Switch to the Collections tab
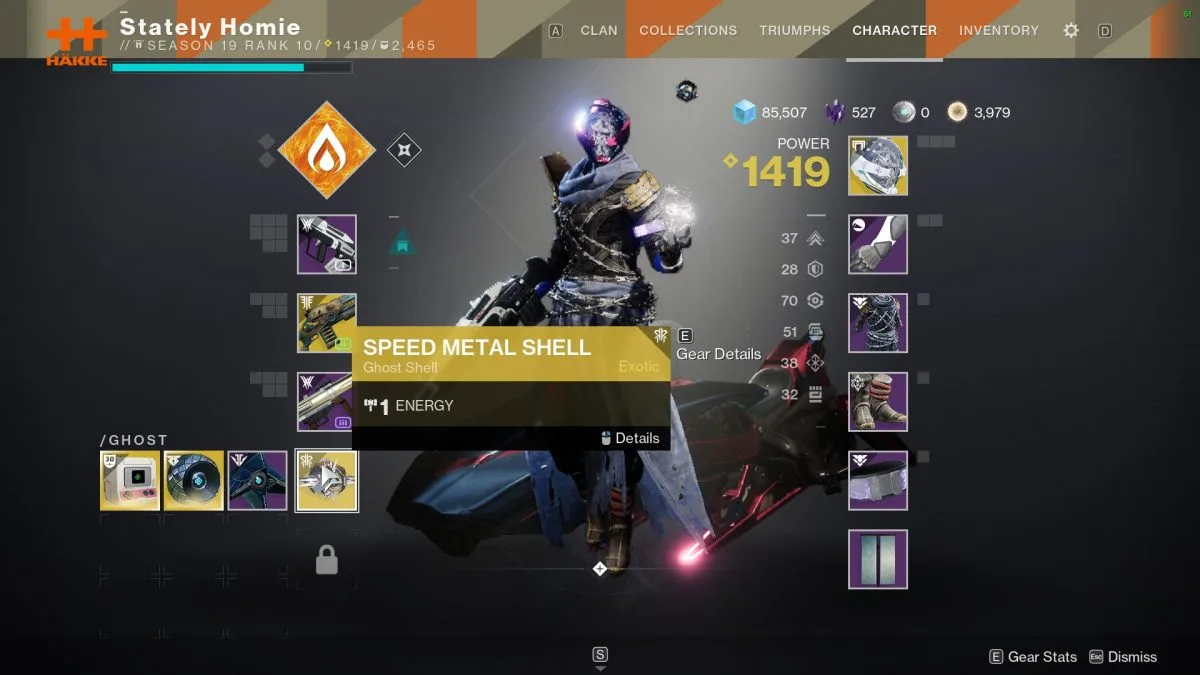The image size is (1200, 675). coord(688,31)
